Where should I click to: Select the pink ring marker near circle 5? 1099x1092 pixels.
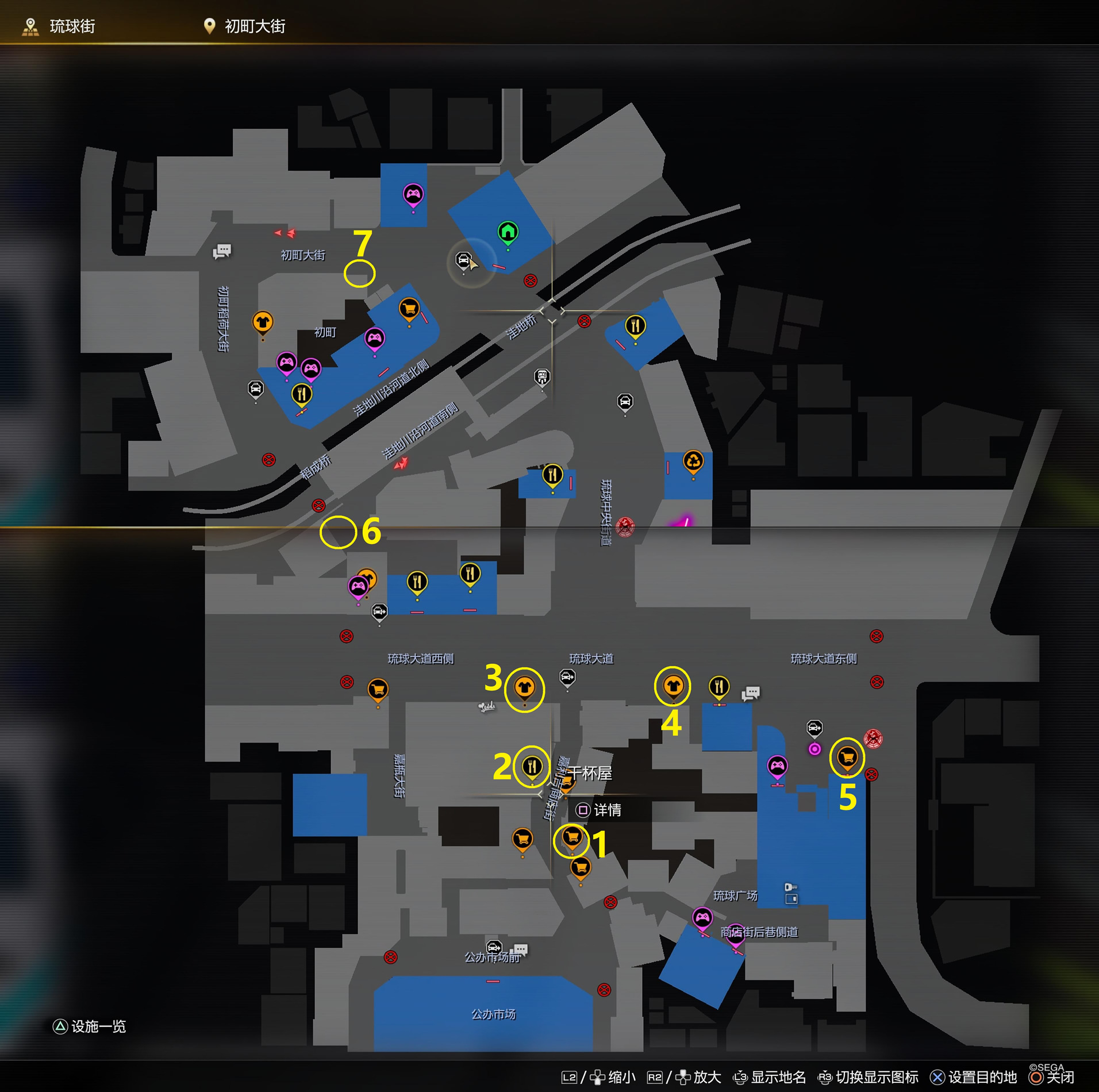point(814,749)
